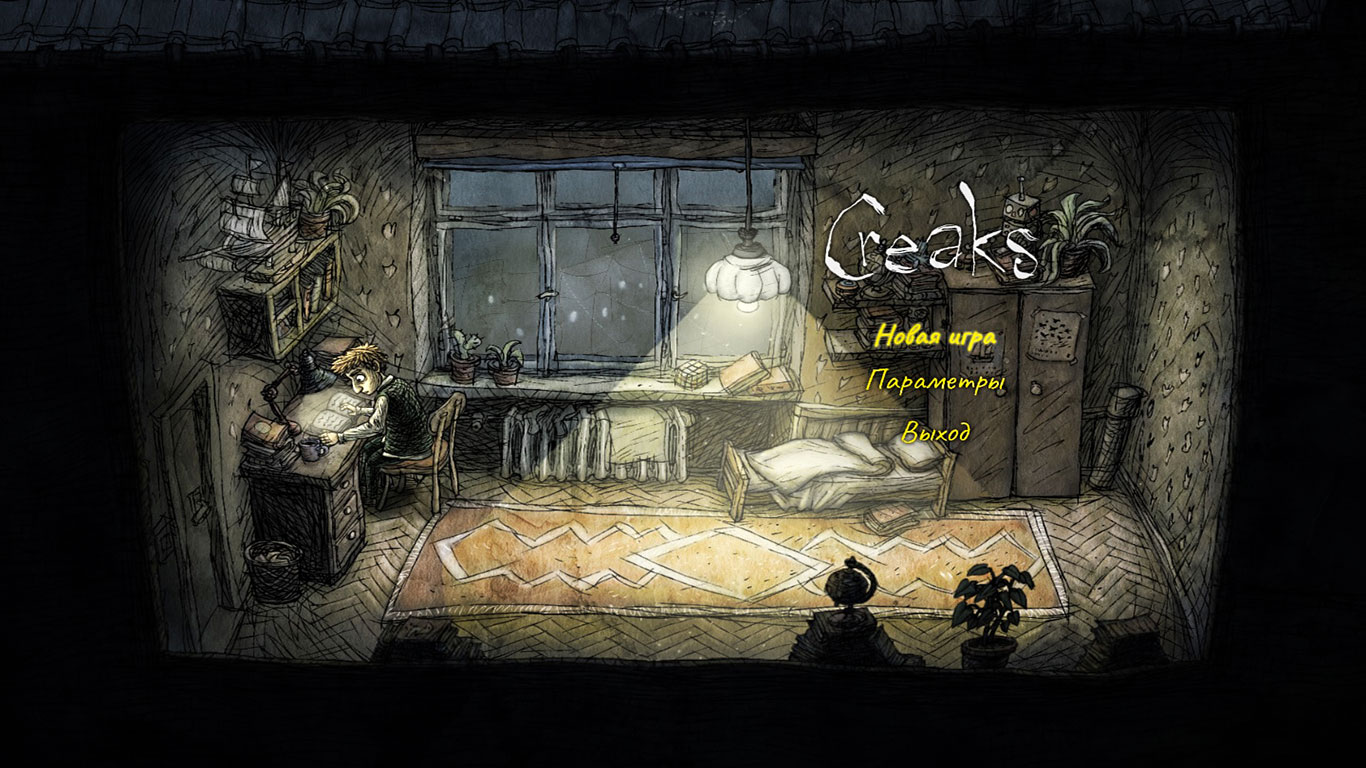Click the highlighted Новая игра menu entry
The height and width of the screenshot is (768, 1366).
tap(934, 338)
